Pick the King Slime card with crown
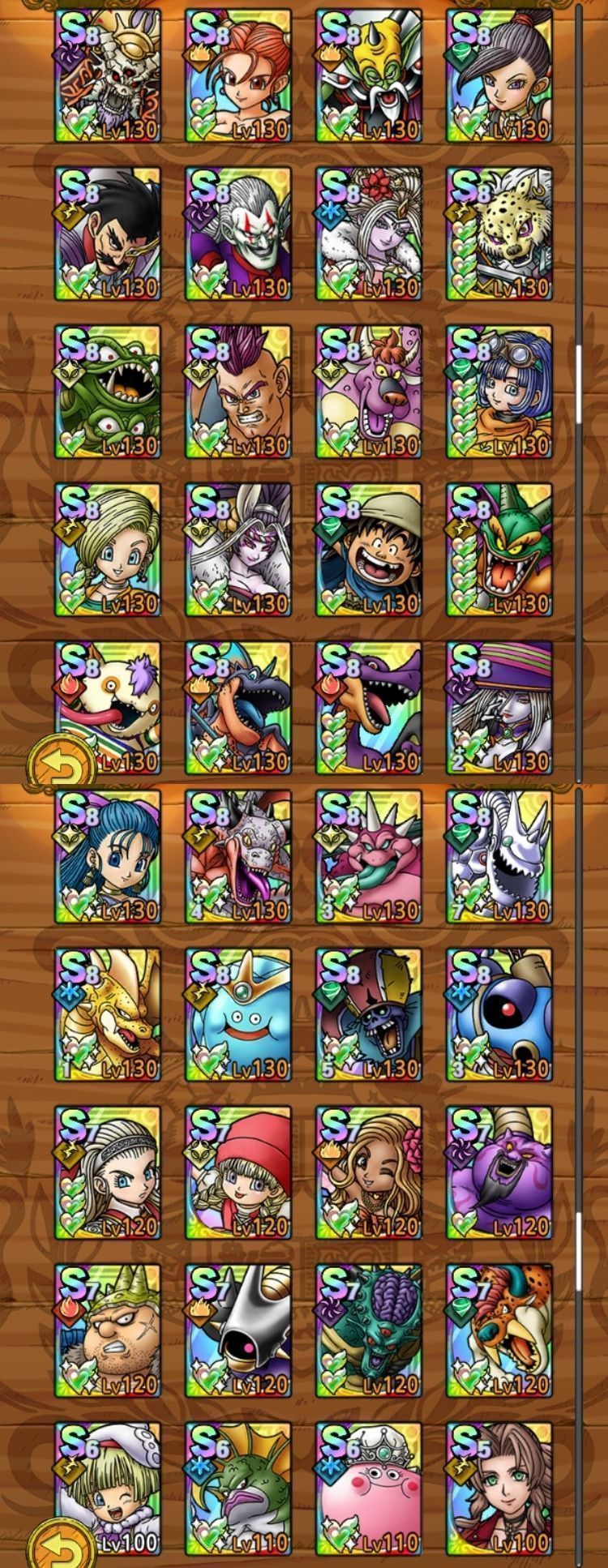Screen dimensions: 608x1568 (x=238, y=1014)
